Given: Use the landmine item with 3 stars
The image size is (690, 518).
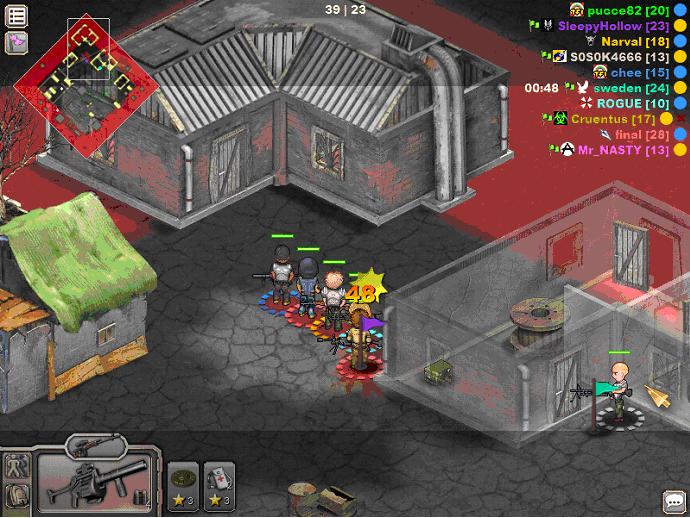Looking at the screenshot, I should [183, 484].
